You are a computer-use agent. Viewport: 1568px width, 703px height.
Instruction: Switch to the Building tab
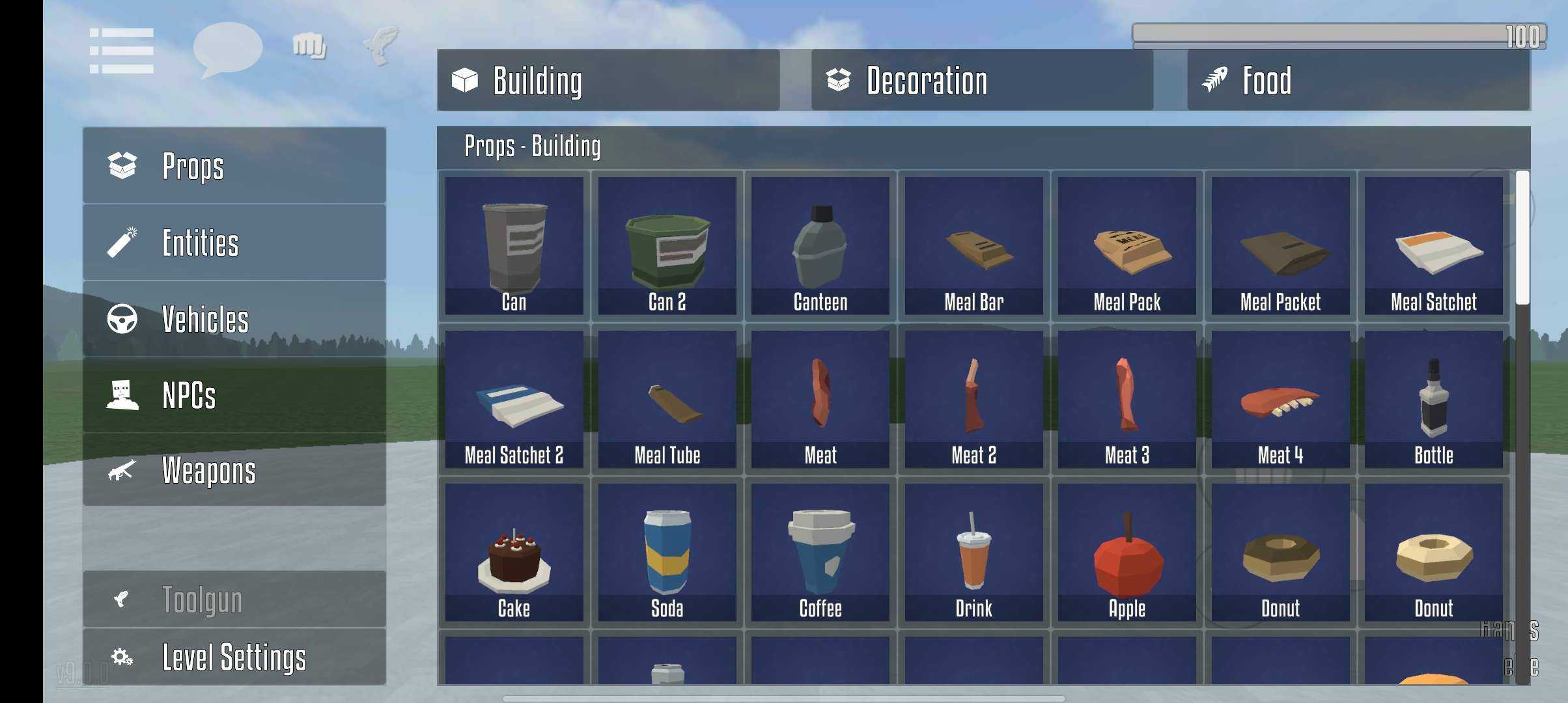(x=608, y=80)
